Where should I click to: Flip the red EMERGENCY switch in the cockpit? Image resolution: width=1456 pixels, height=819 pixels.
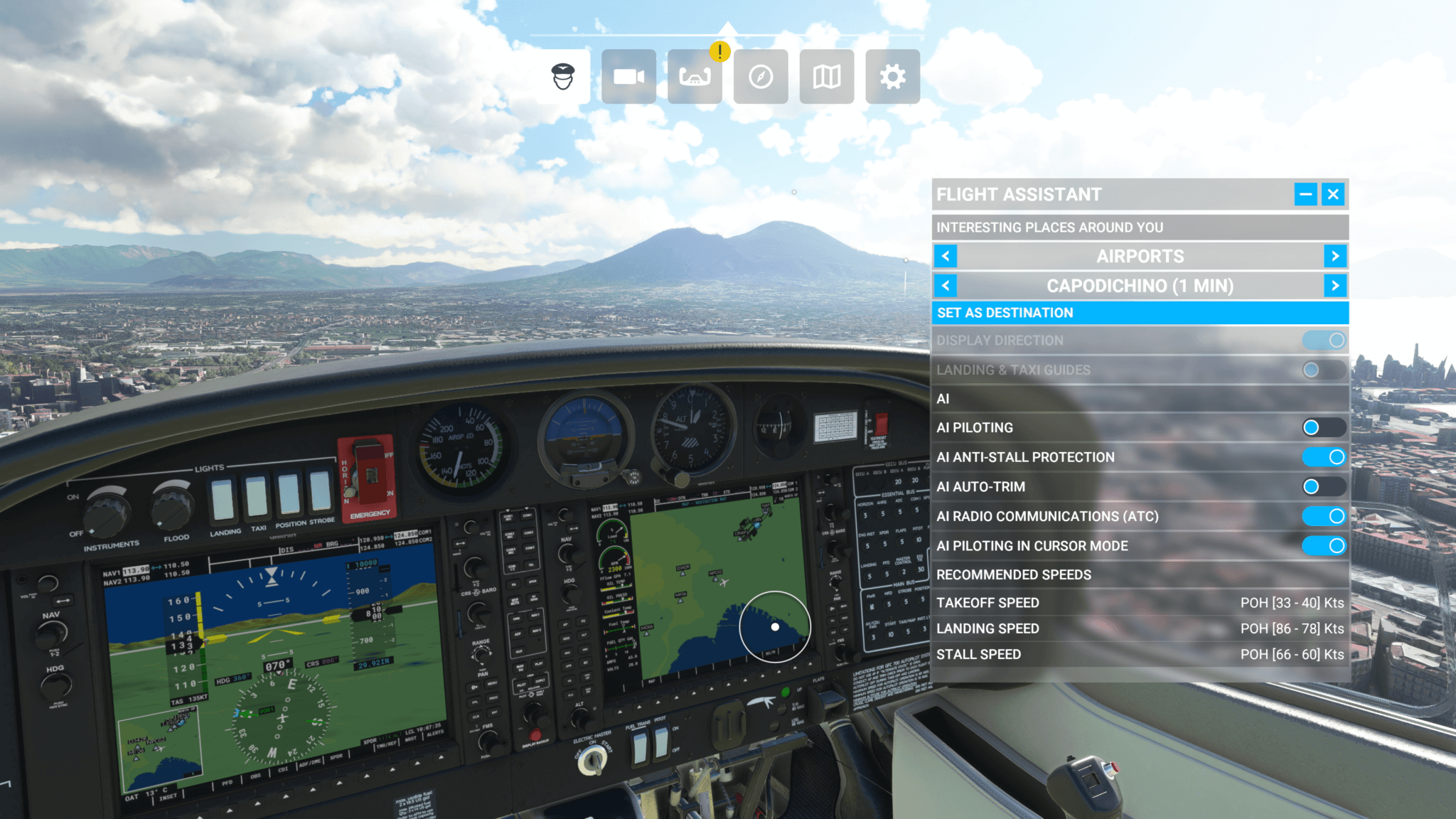click(x=367, y=475)
